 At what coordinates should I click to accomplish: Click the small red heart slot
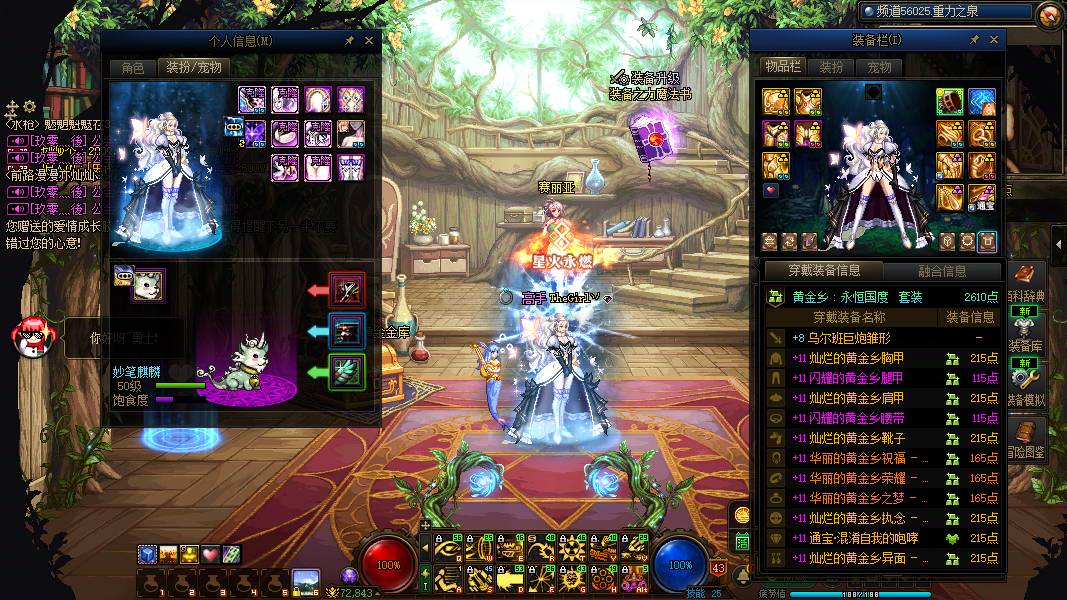tap(771, 190)
